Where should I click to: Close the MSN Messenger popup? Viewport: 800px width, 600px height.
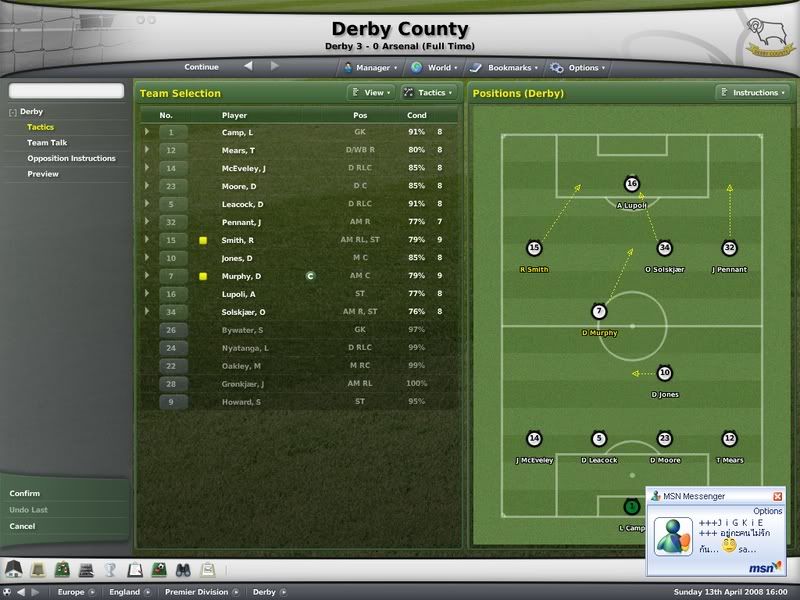778,496
